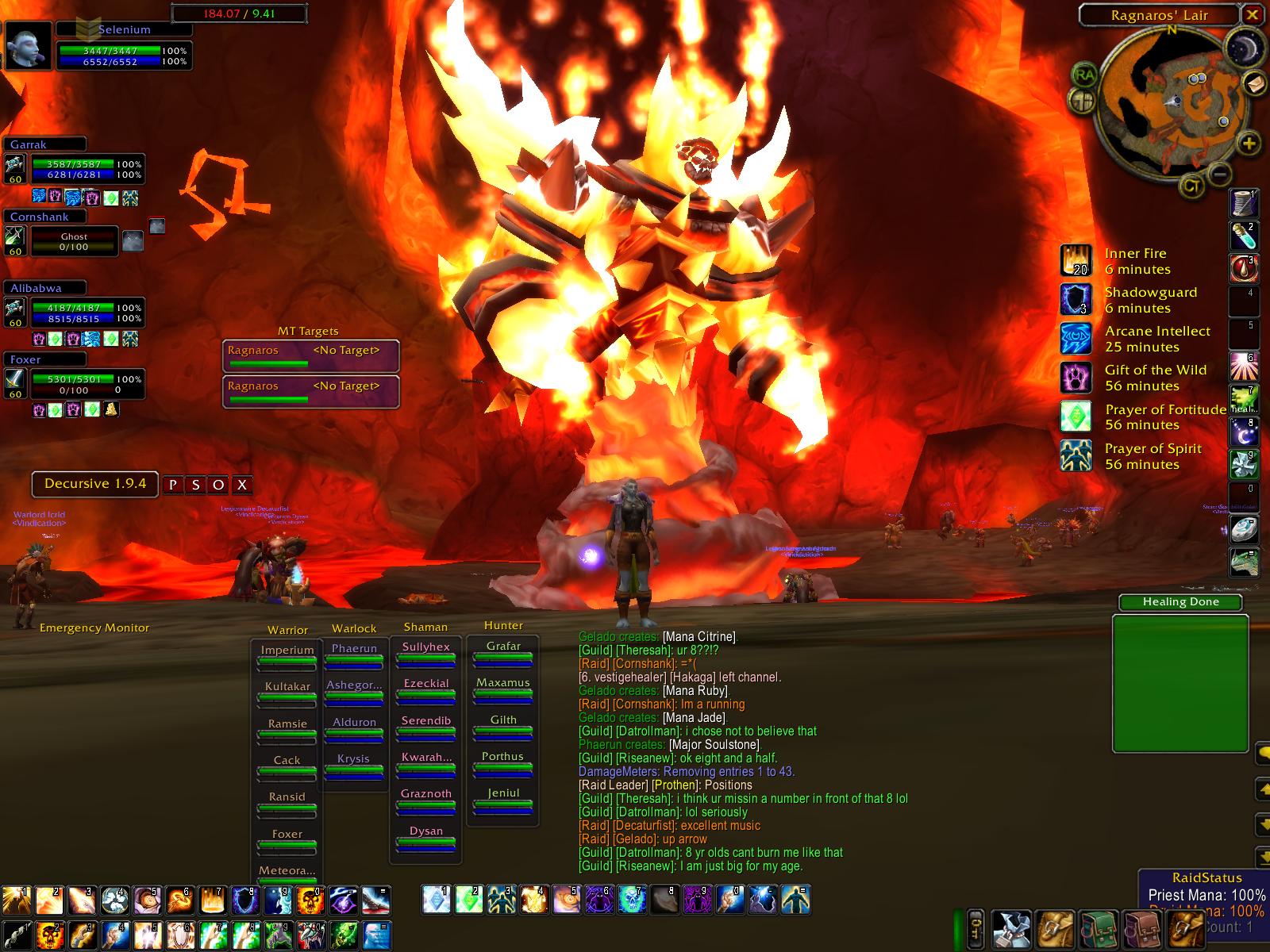
Task: Select party member Garrak's frame
Action: coord(75,169)
